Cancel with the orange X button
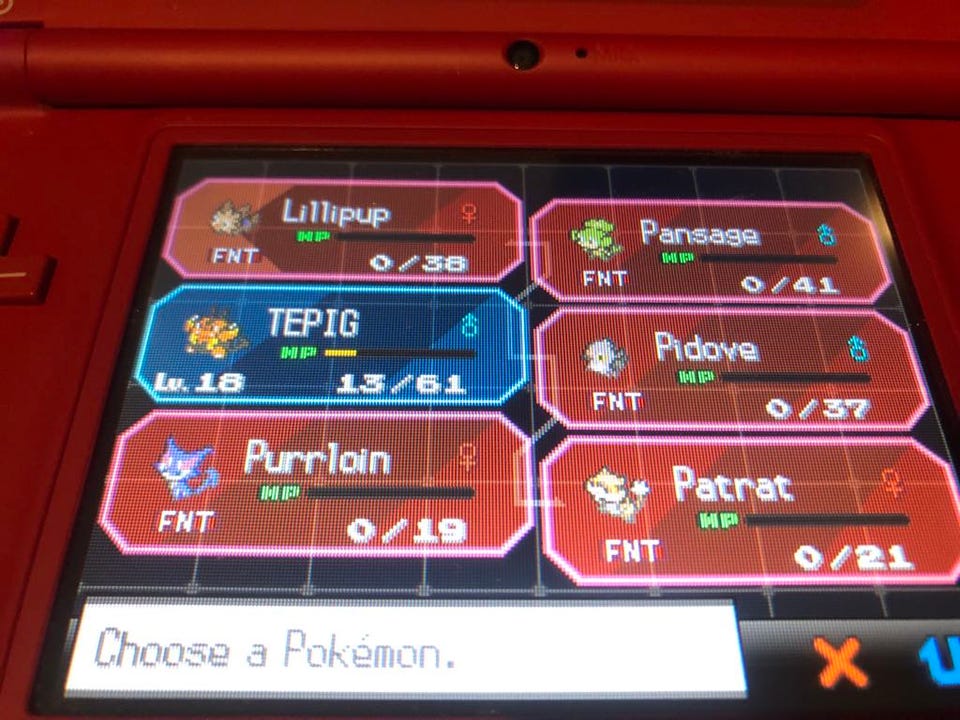 click(838, 661)
